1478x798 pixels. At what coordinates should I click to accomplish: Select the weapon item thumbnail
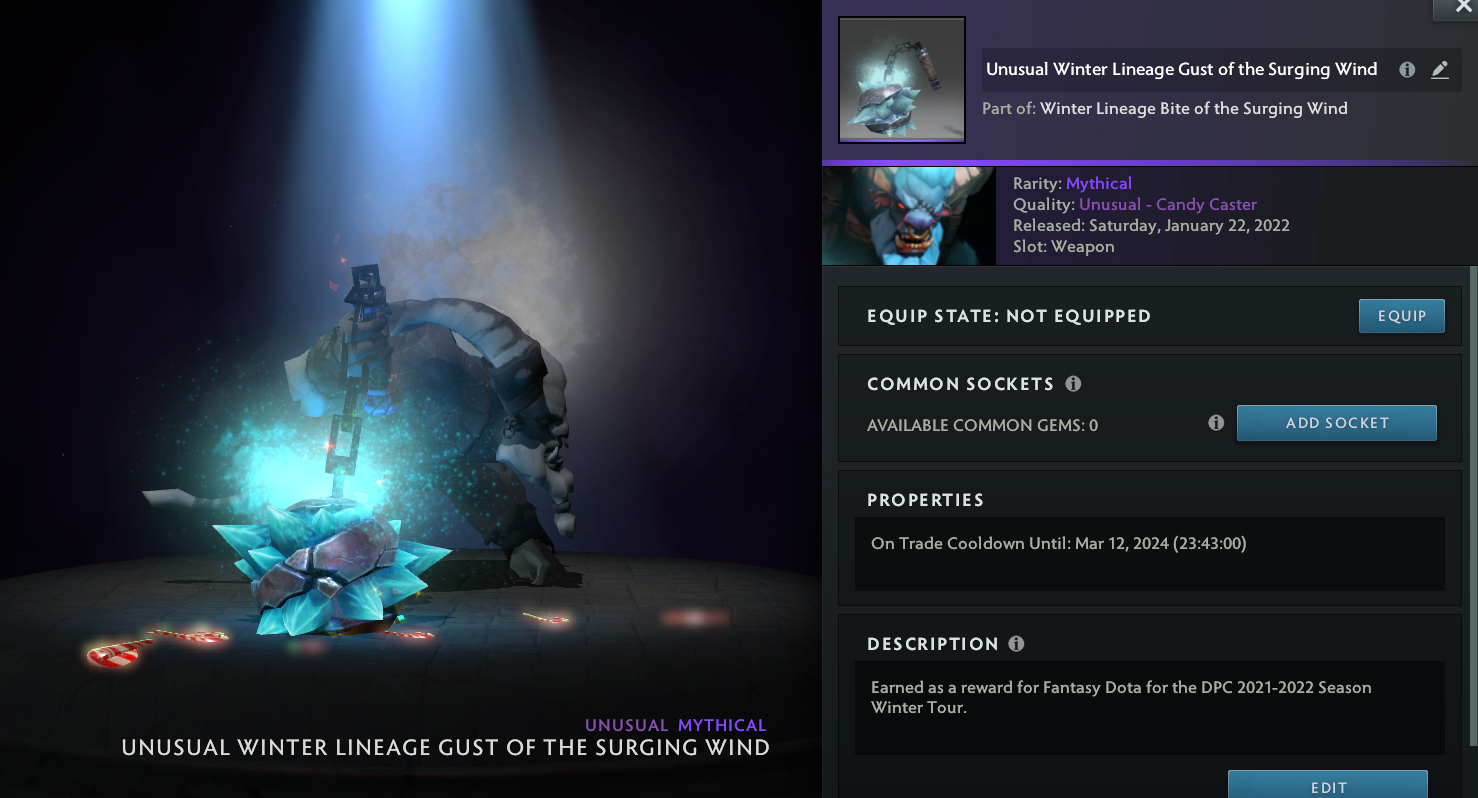tap(901, 80)
